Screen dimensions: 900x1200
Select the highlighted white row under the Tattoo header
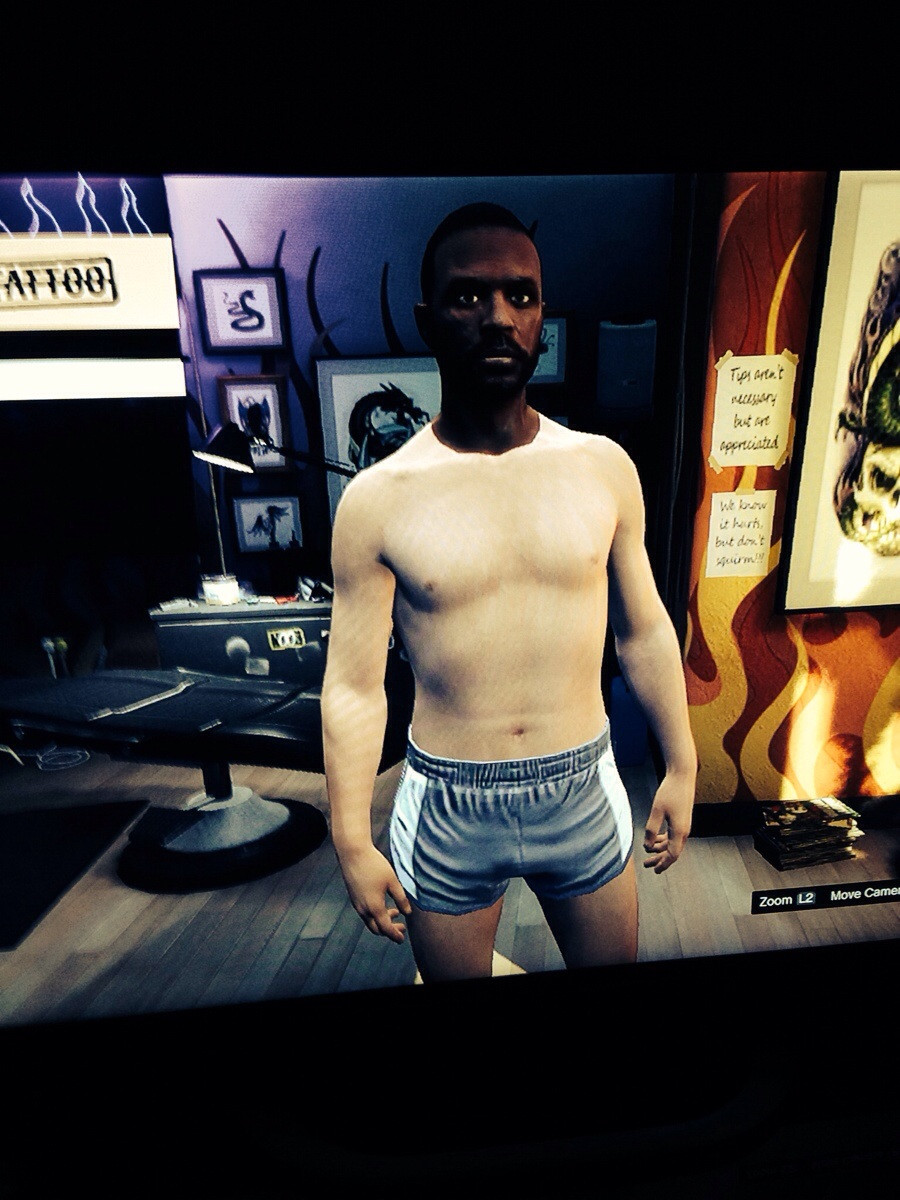(88, 379)
